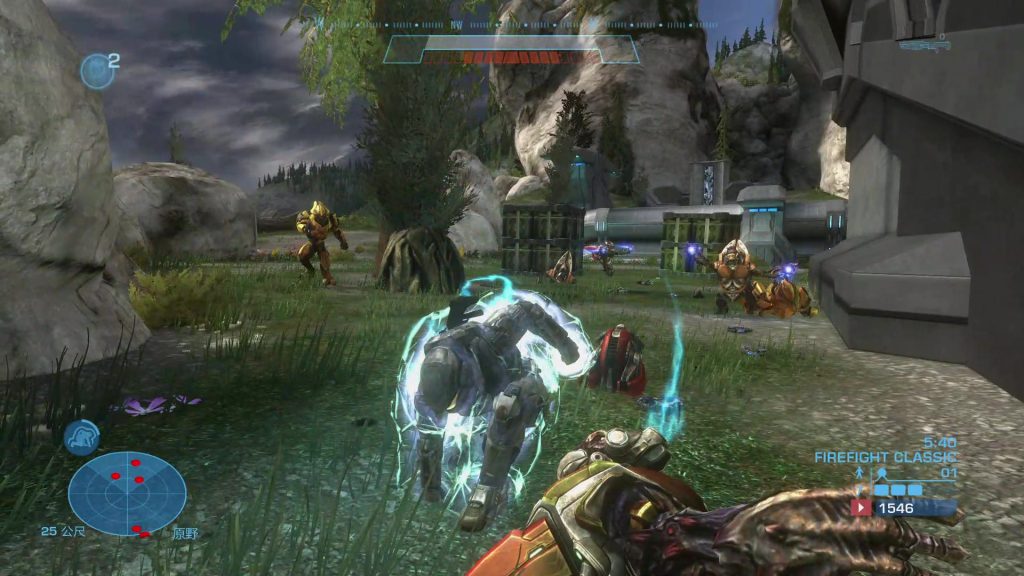The width and height of the screenshot is (1024, 576).
Task: Select the secondary weapon silhouette icon
Action: point(924,43)
